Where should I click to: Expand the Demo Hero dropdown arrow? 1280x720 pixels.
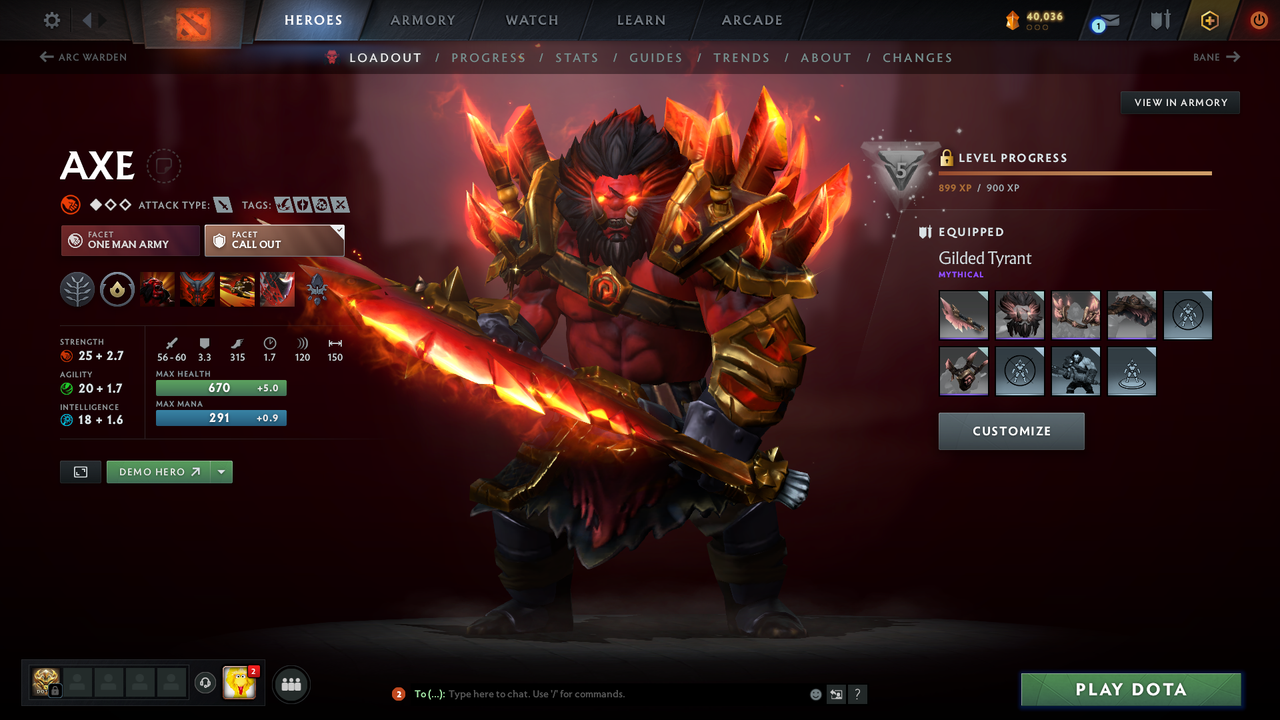point(222,471)
